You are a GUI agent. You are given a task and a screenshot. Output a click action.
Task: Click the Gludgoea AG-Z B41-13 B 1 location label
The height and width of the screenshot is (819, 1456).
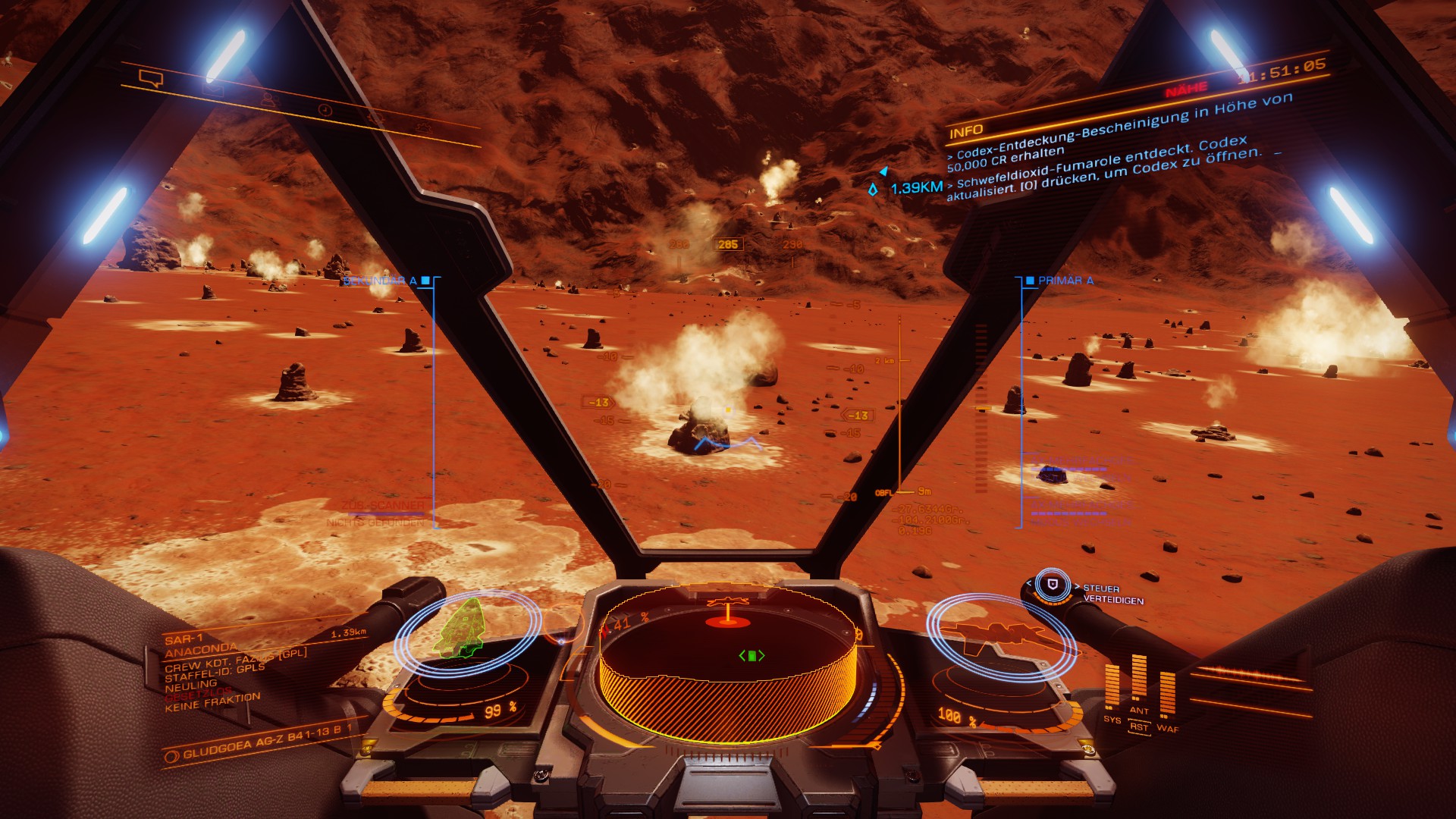point(258,743)
